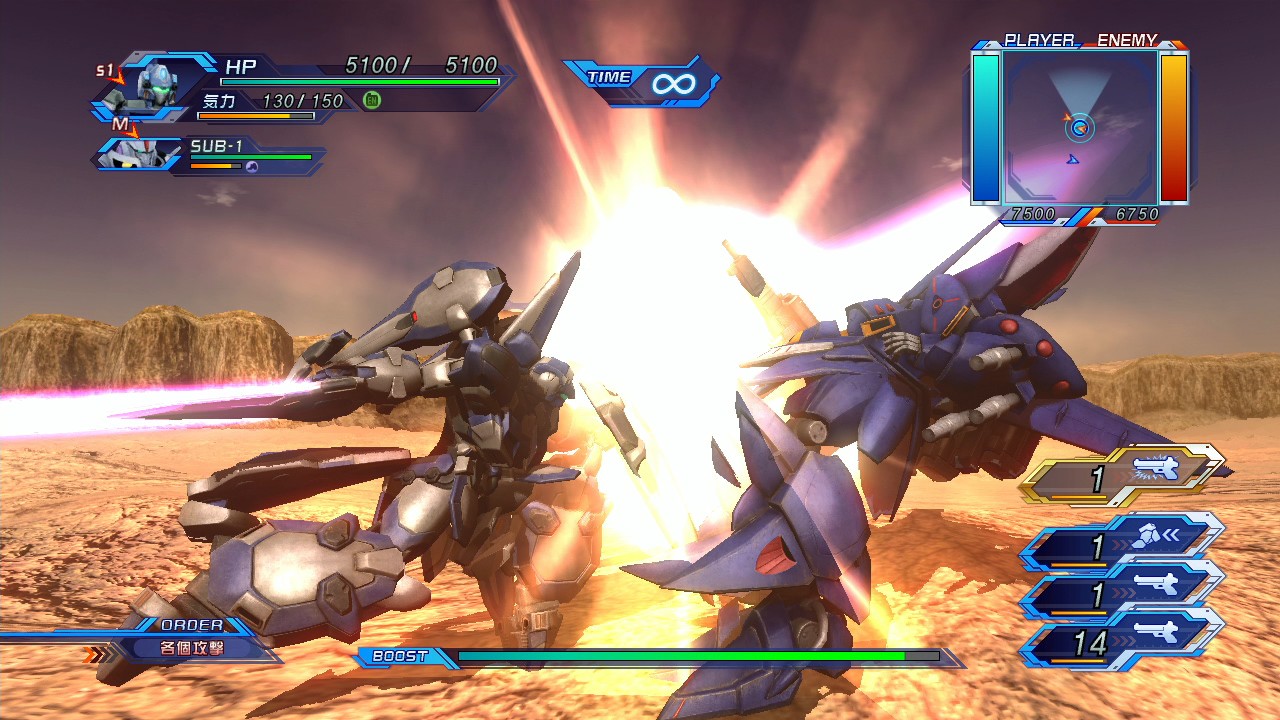Screen dimensions: 1280x720
Task: Open the ORDER command panel
Action: point(190,640)
